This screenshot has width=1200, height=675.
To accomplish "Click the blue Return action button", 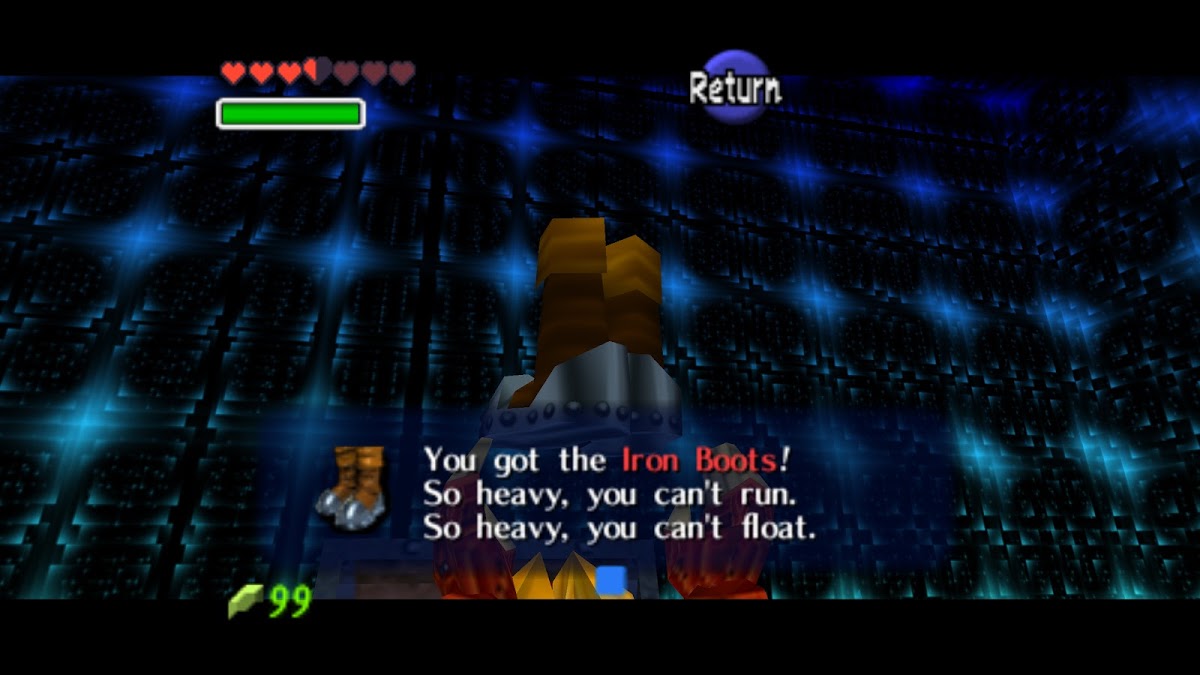I will coord(735,88).
